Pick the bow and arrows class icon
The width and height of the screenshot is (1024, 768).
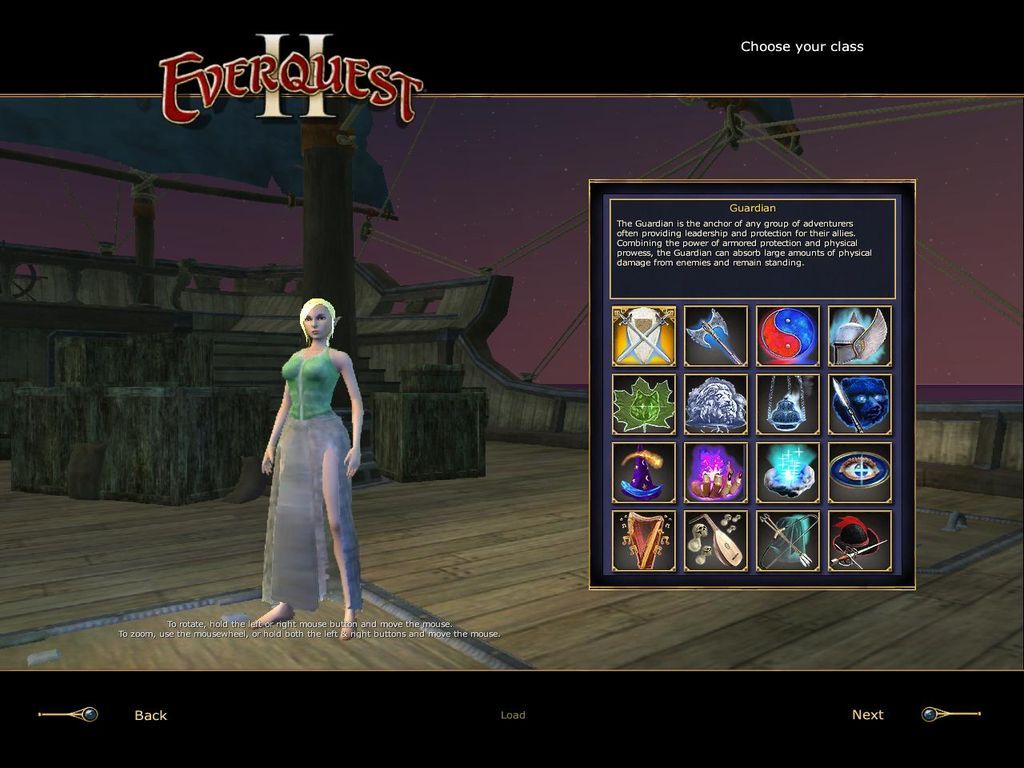pos(788,541)
